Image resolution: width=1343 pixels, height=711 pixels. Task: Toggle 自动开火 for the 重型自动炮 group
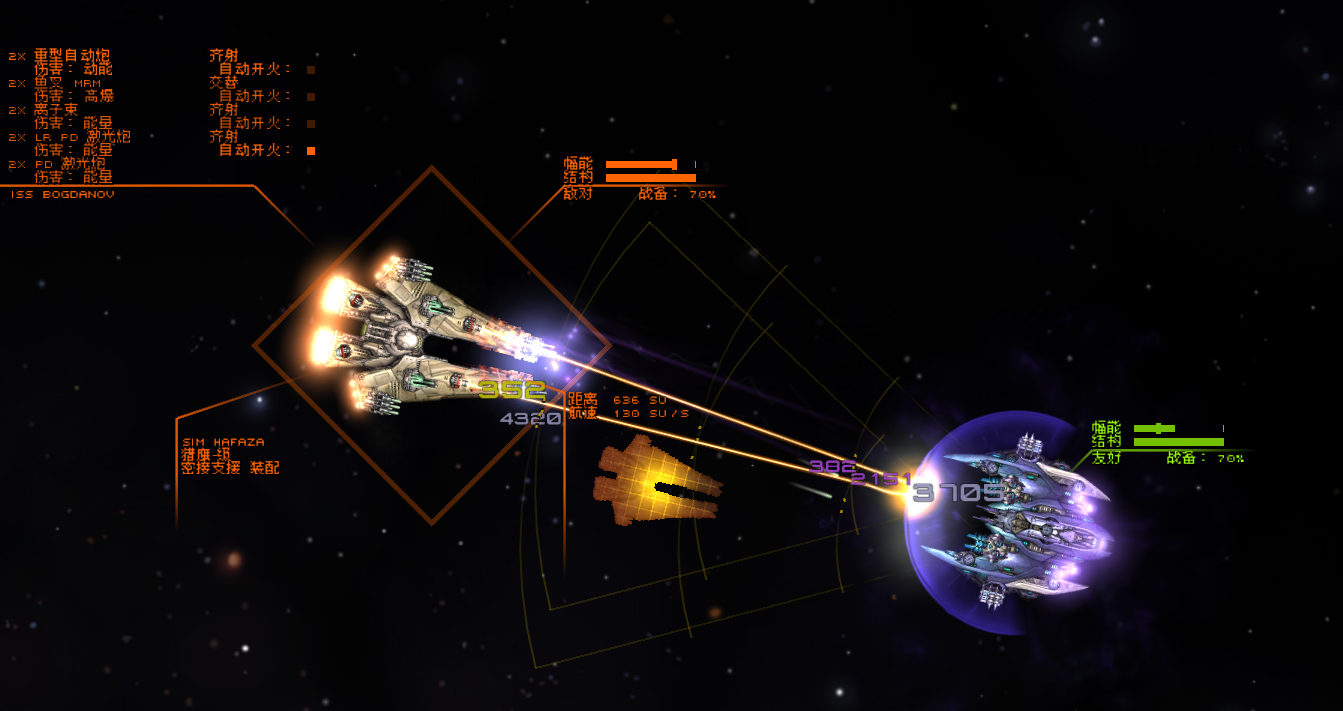(311, 70)
